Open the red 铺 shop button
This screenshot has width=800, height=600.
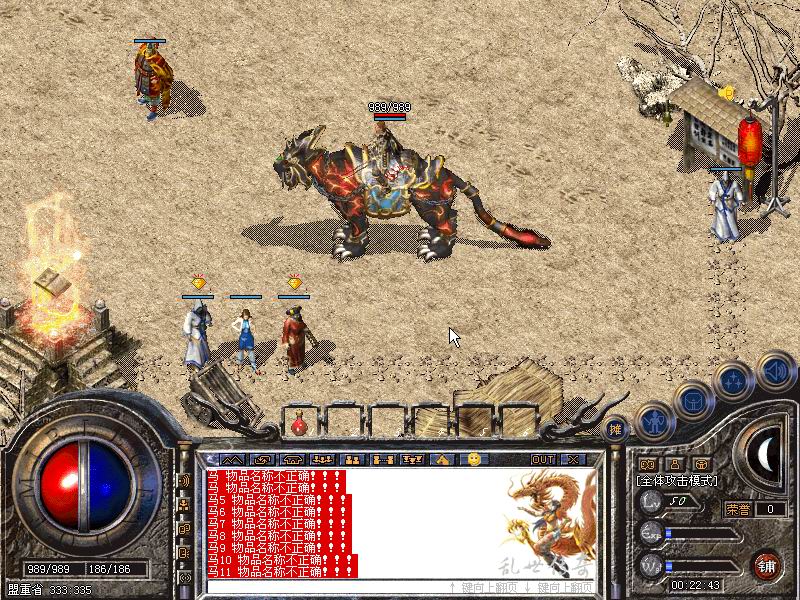coord(767,563)
